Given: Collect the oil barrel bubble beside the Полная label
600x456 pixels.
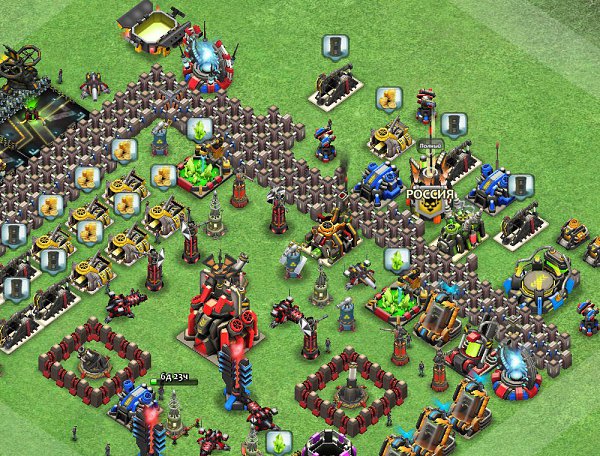Looking at the screenshot, I should [x=452, y=124].
